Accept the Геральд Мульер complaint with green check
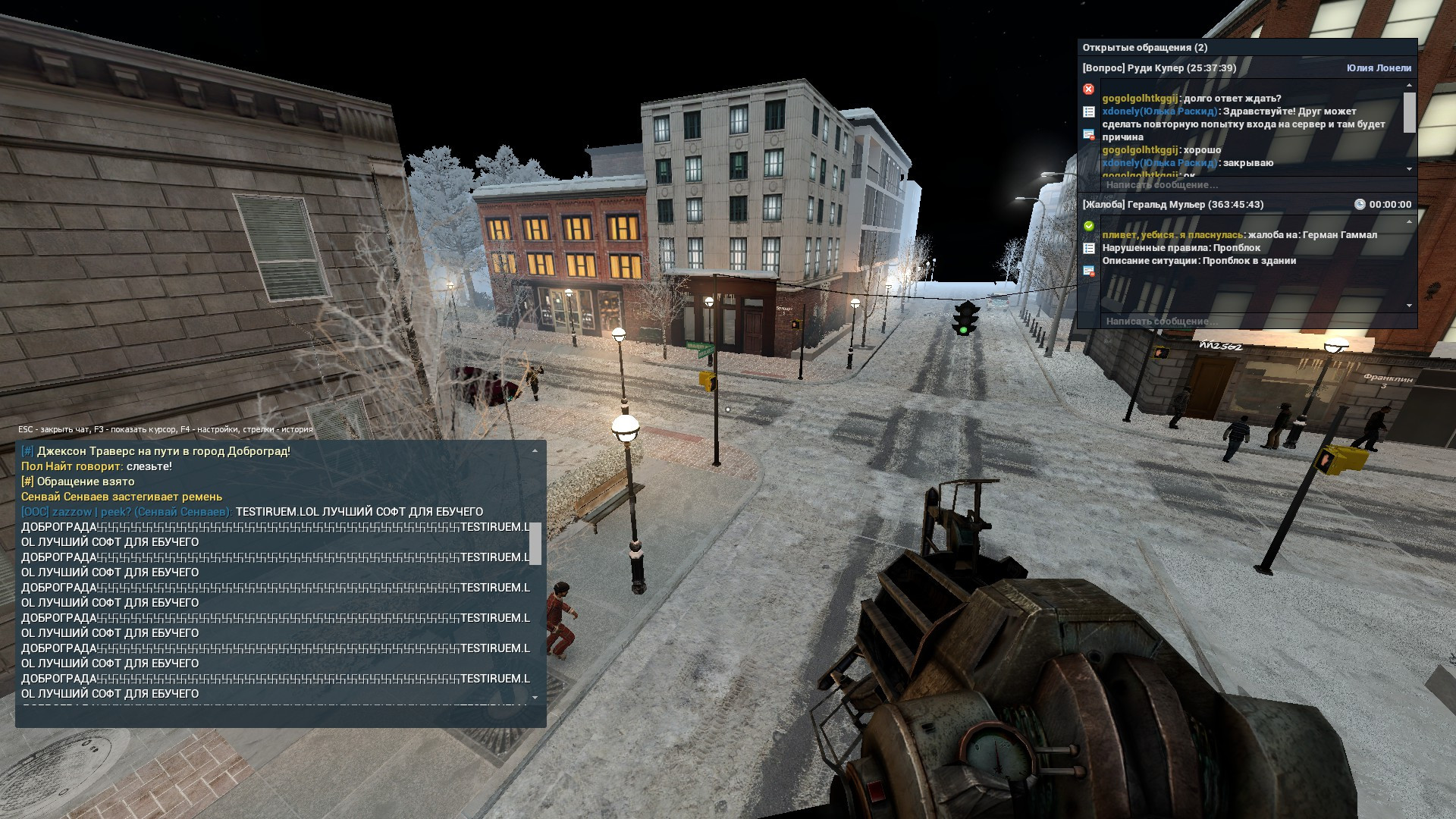Screen dimensions: 1456x819 pos(1089,226)
